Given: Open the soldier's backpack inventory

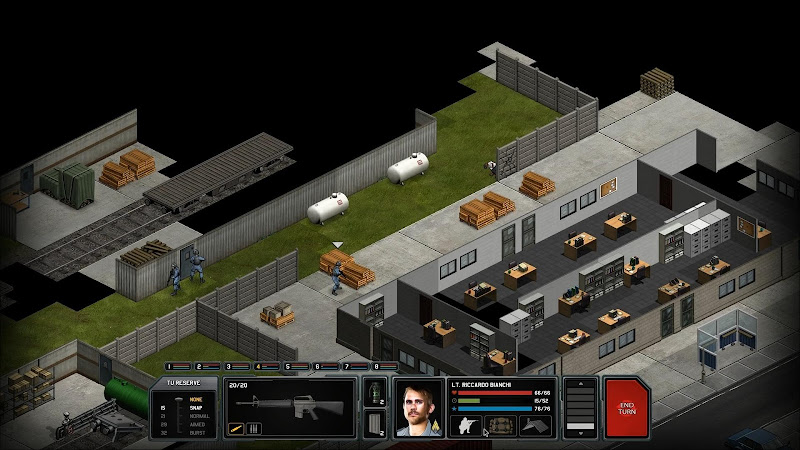Looking at the screenshot, I should [499, 425].
